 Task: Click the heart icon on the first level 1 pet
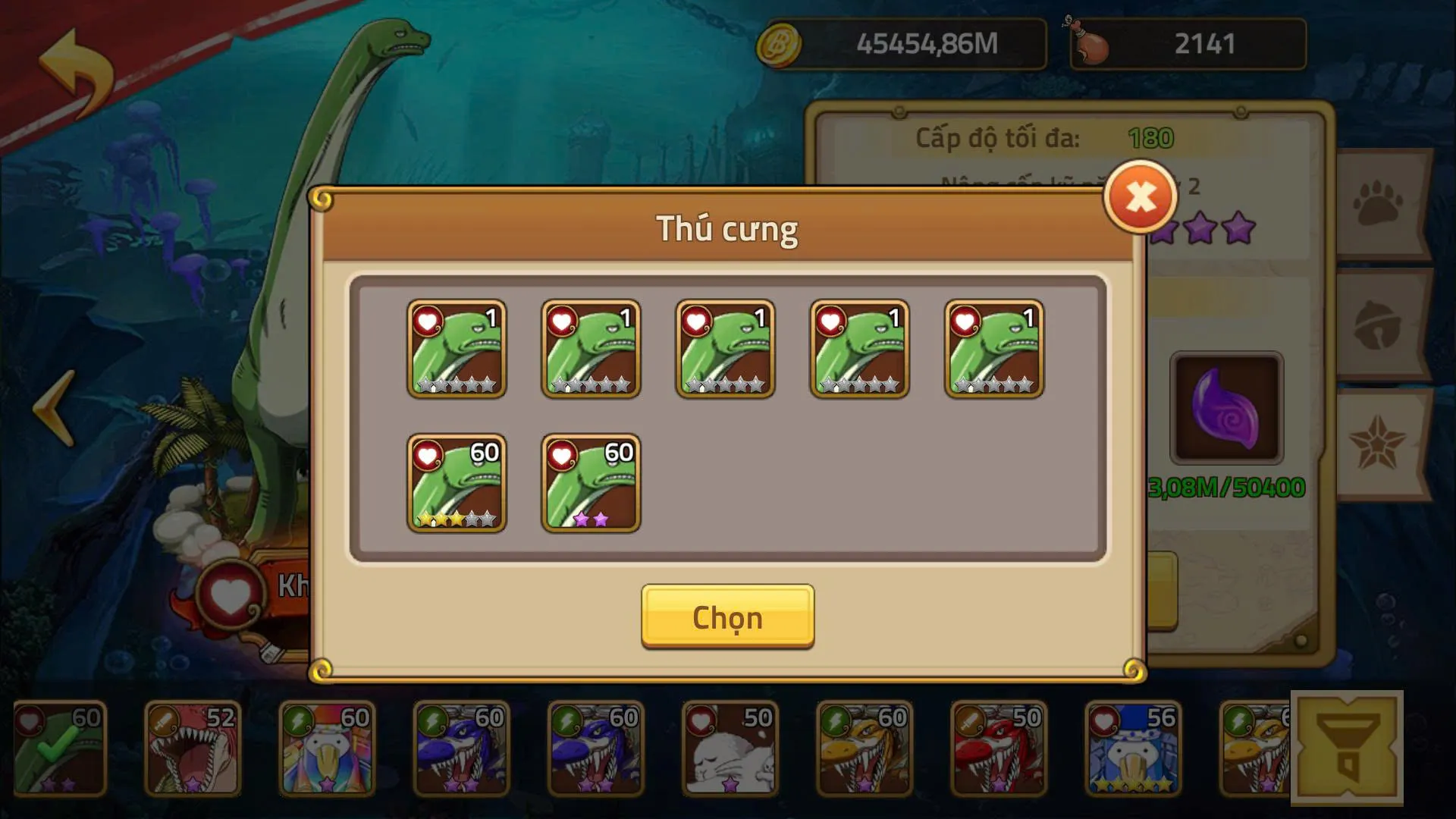[x=427, y=321]
